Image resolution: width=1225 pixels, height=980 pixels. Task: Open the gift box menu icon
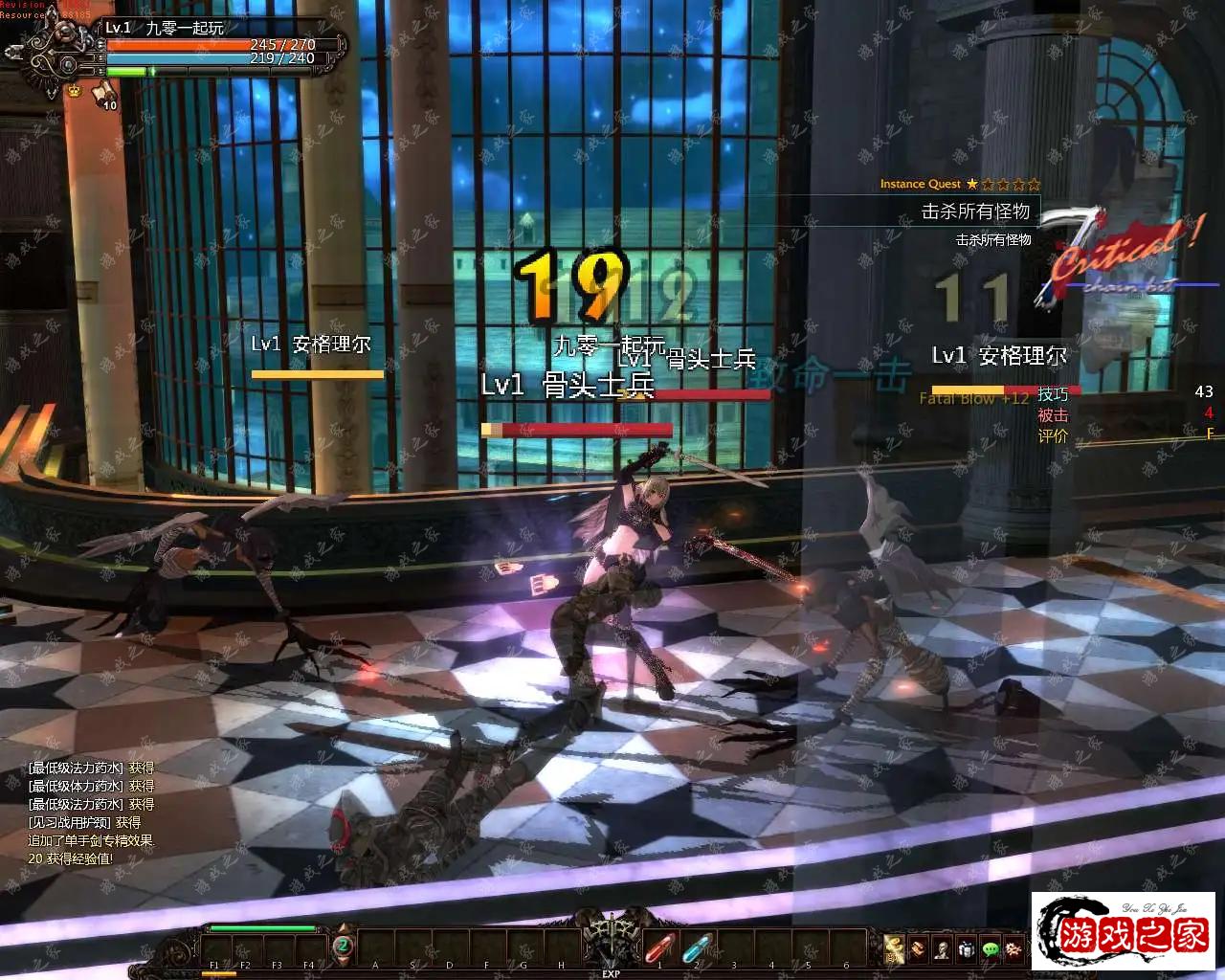click(x=966, y=948)
